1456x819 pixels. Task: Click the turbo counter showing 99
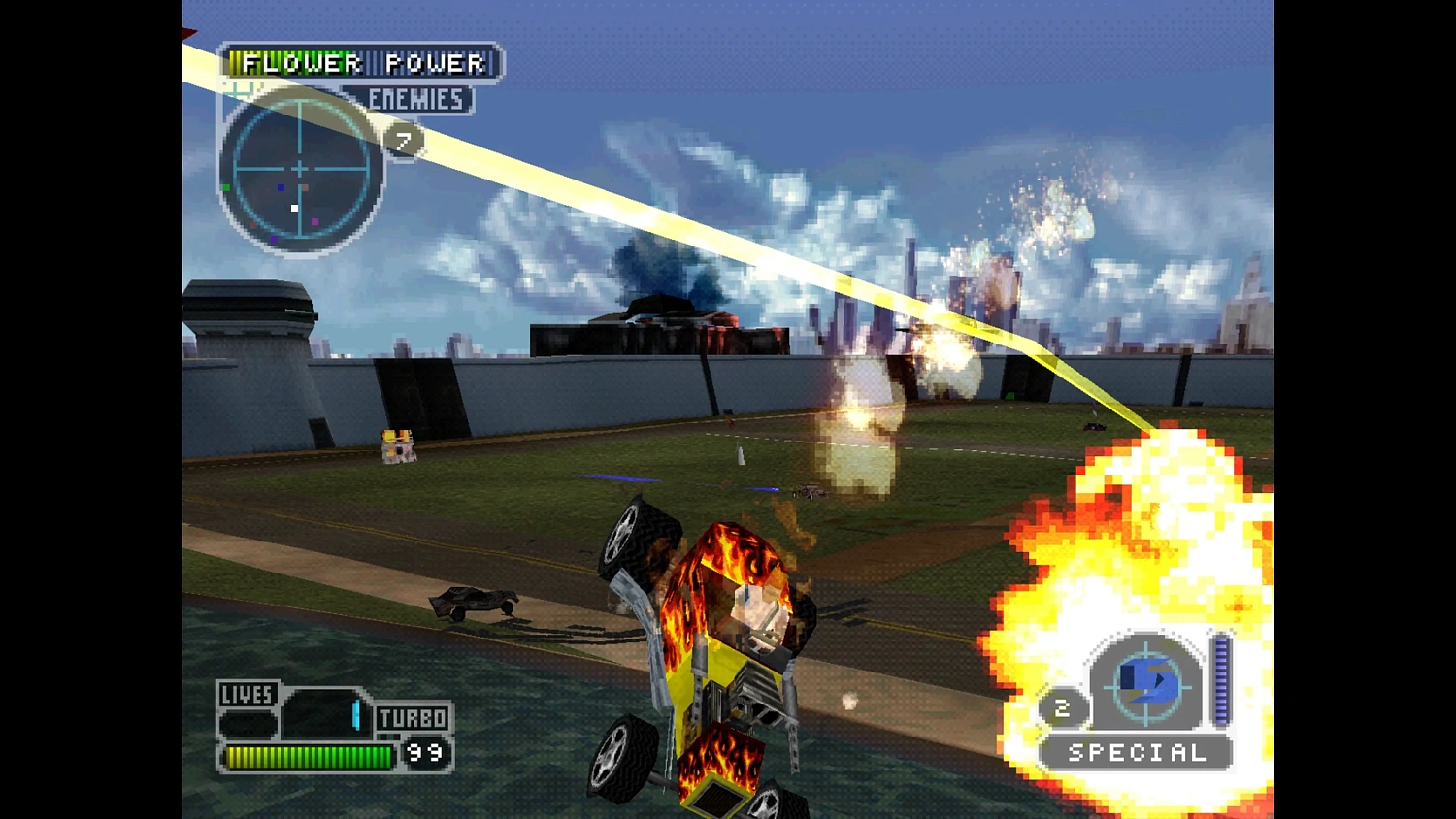click(x=425, y=749)
